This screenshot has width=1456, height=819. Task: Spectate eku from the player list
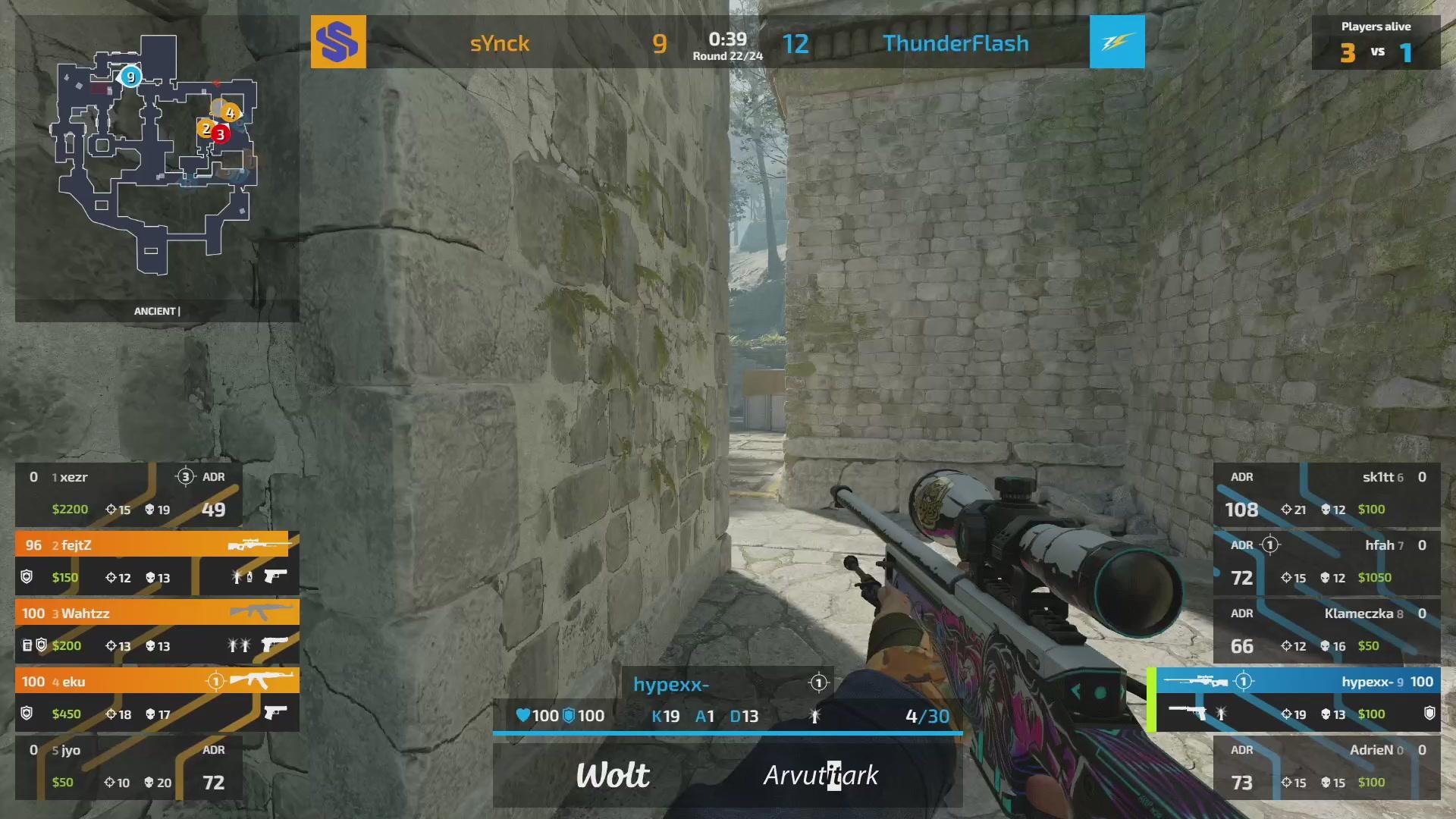157,698
